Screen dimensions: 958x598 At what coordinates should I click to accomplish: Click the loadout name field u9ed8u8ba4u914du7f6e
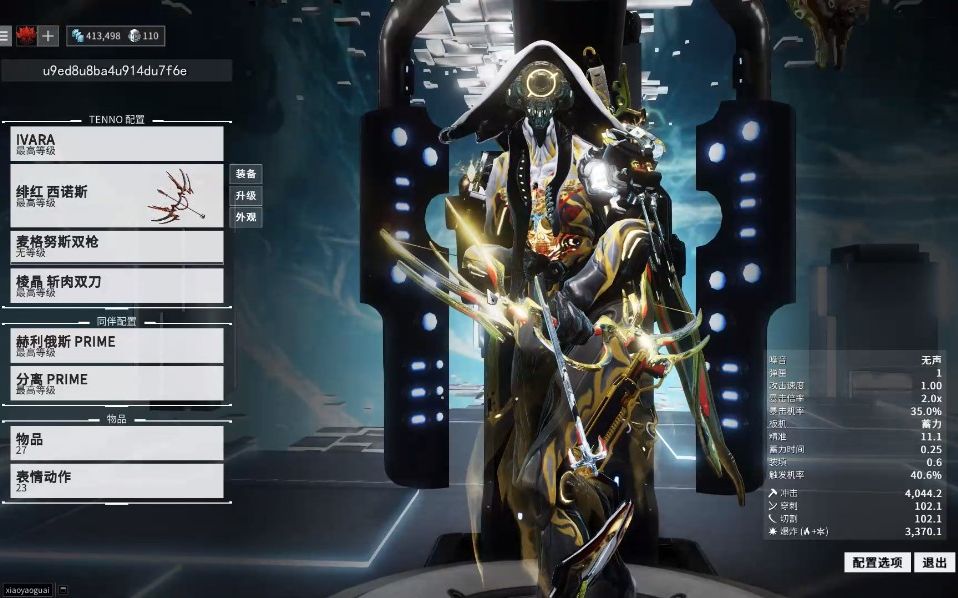point(116,71)
